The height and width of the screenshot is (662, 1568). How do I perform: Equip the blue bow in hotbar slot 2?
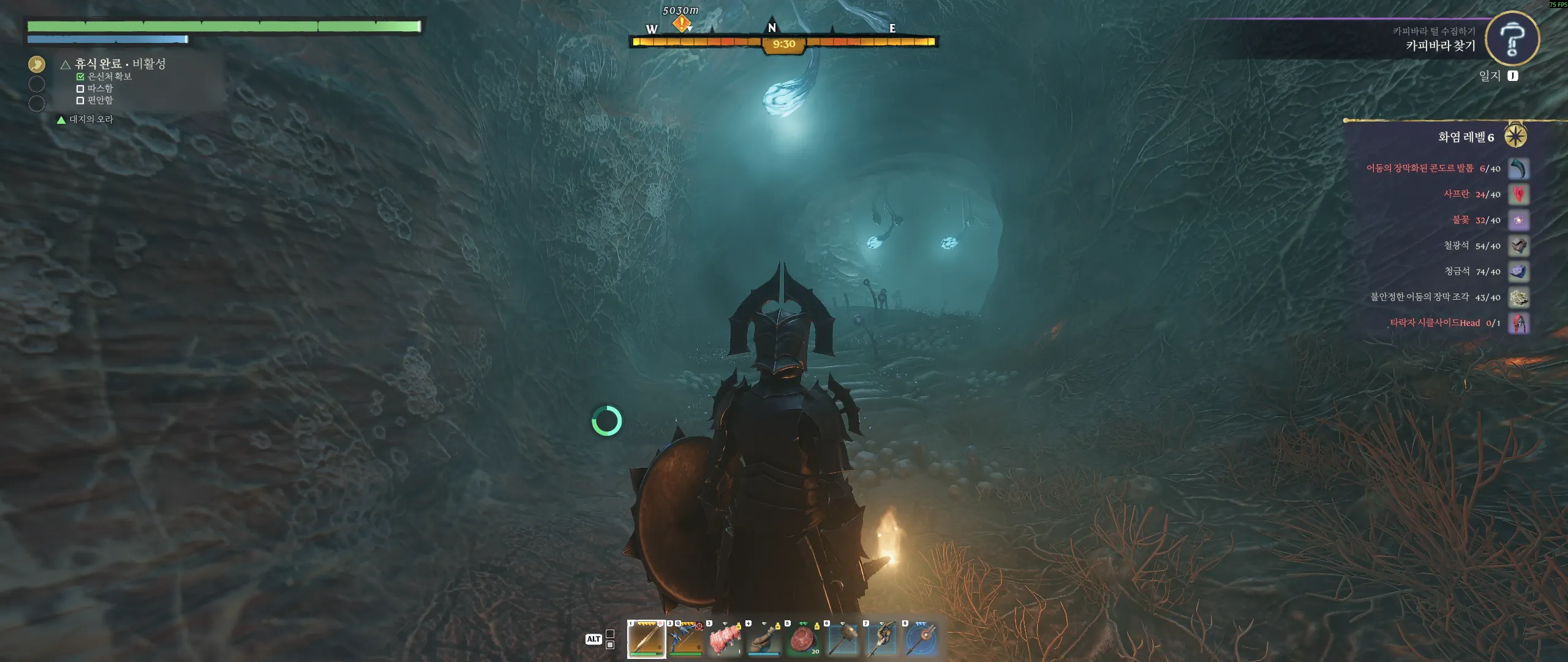686,639
